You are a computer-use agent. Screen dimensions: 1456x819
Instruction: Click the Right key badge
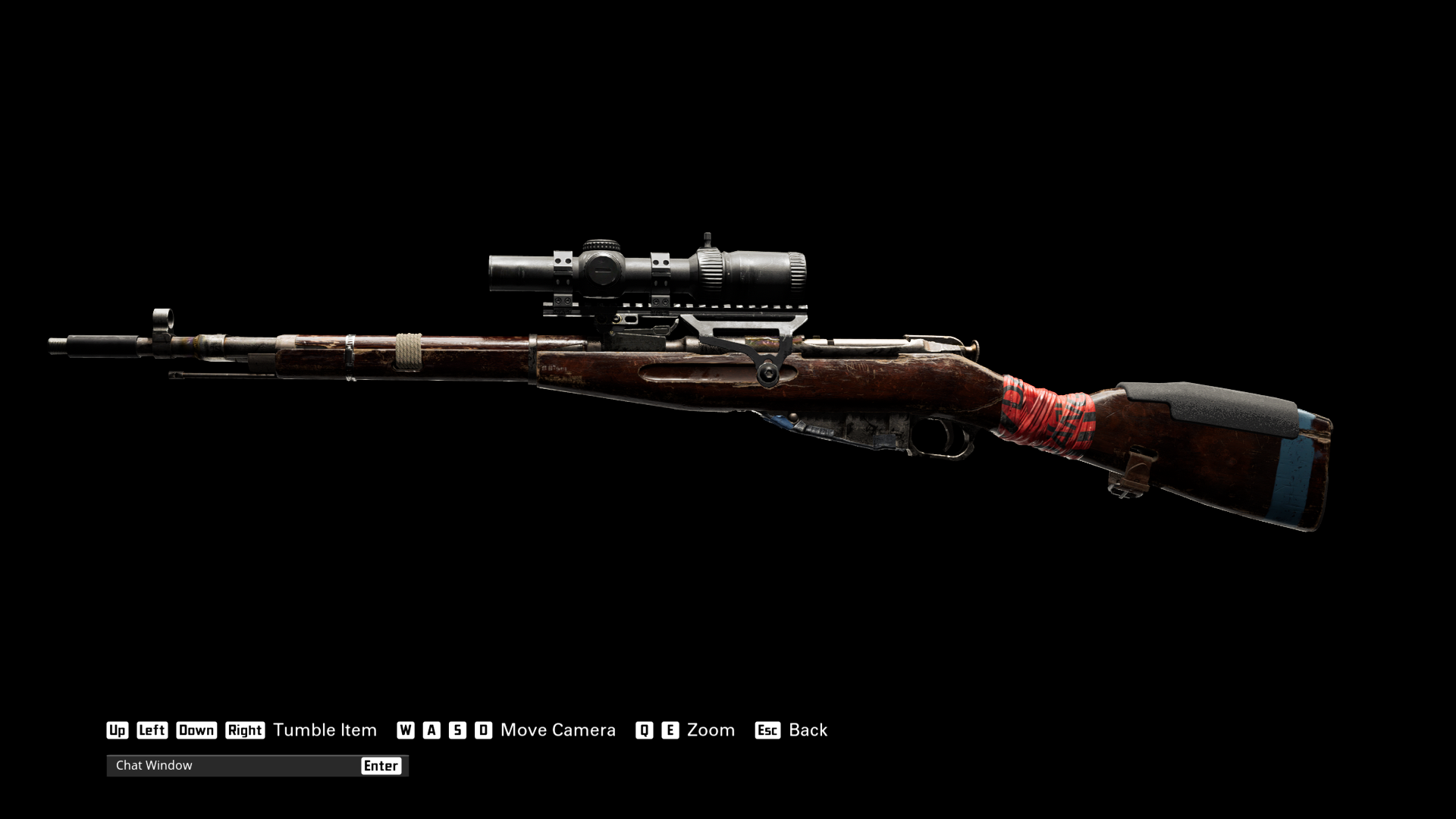point(244,730)
